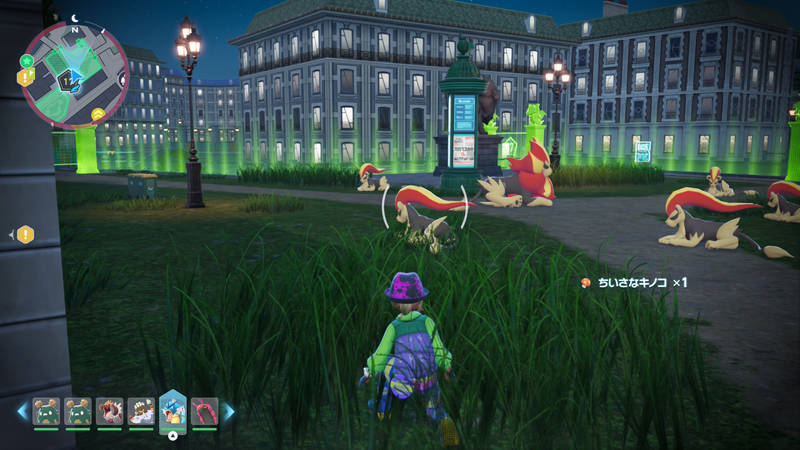
Task: Click the green star marker on the minimap
Action: coord(29,63)
